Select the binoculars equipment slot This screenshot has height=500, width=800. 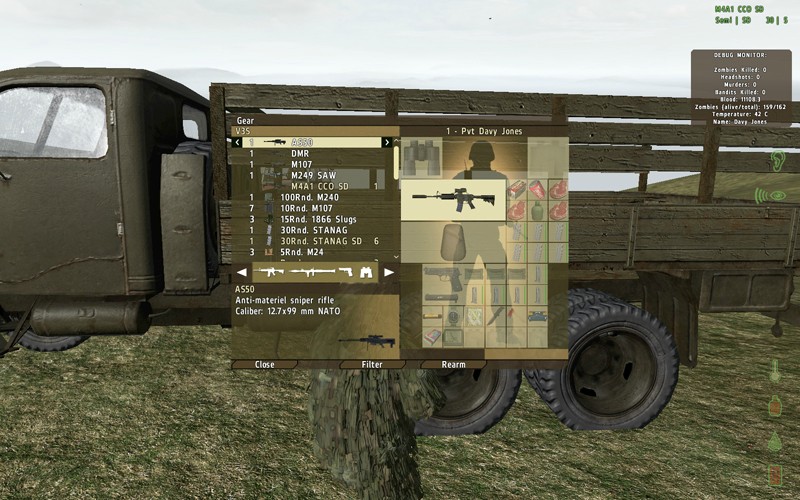pos(421,157)
